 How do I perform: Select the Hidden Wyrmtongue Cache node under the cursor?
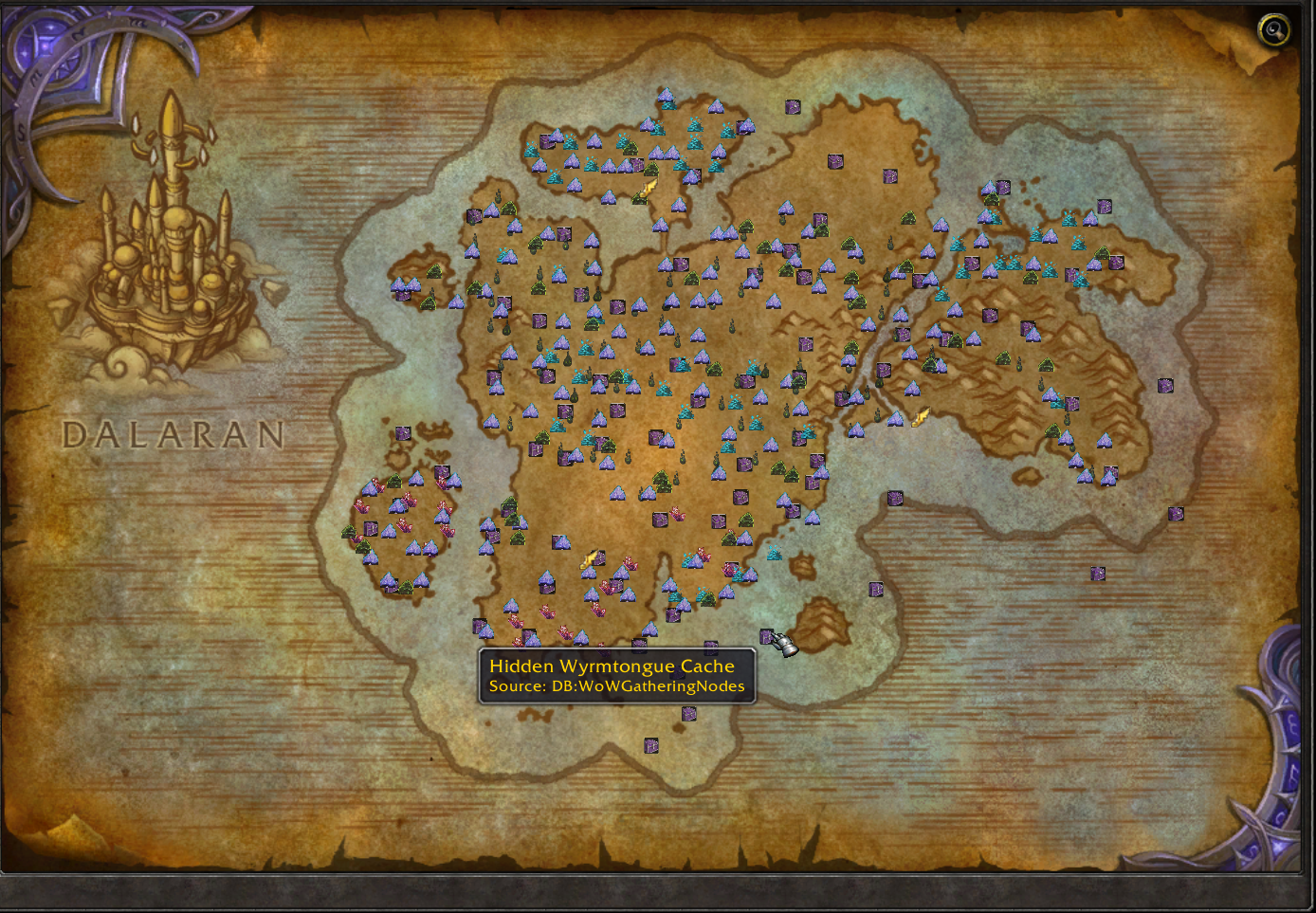[767, 636]
